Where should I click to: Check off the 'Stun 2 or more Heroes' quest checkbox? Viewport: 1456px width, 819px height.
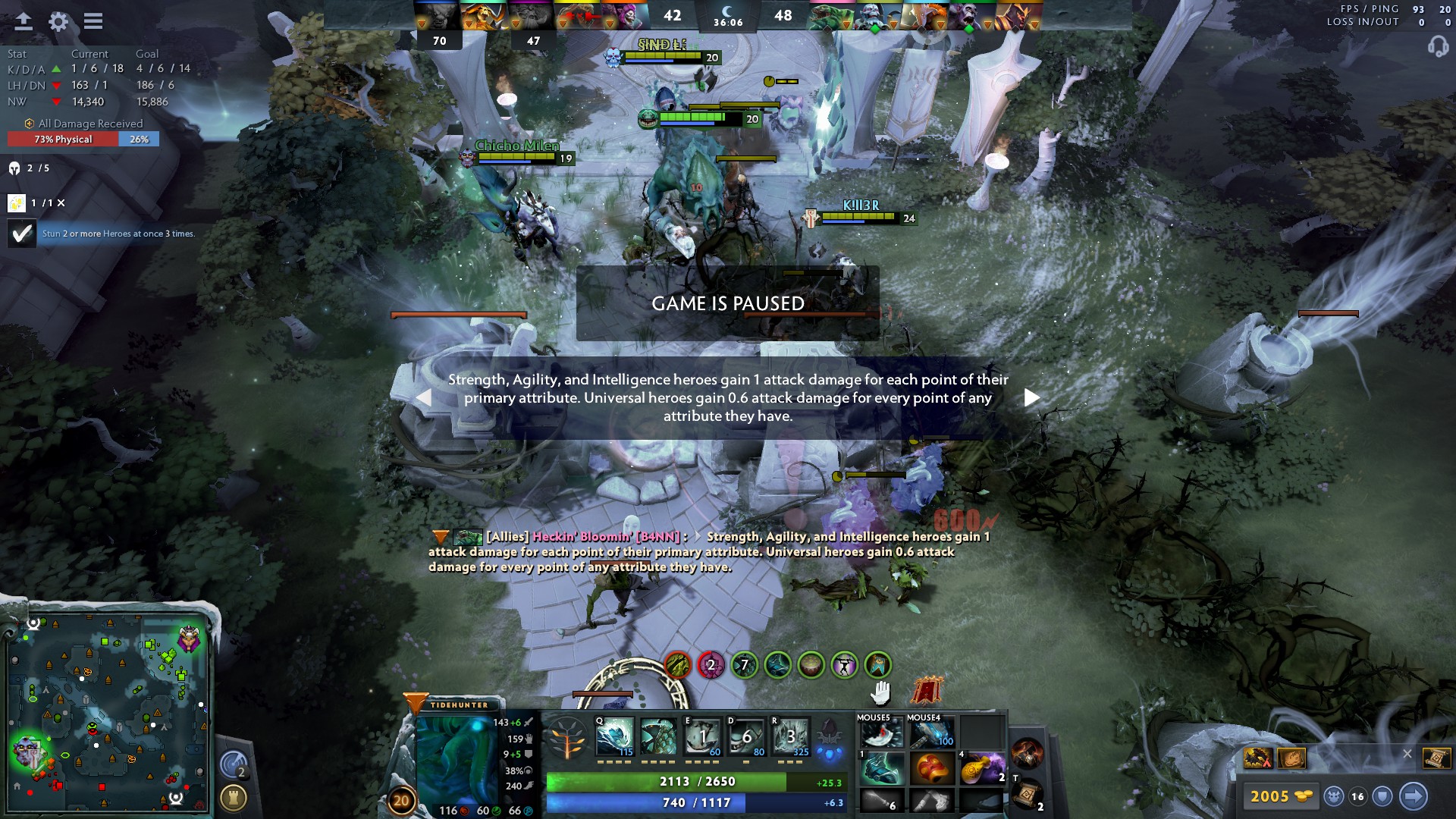click(x=20, y=234)
